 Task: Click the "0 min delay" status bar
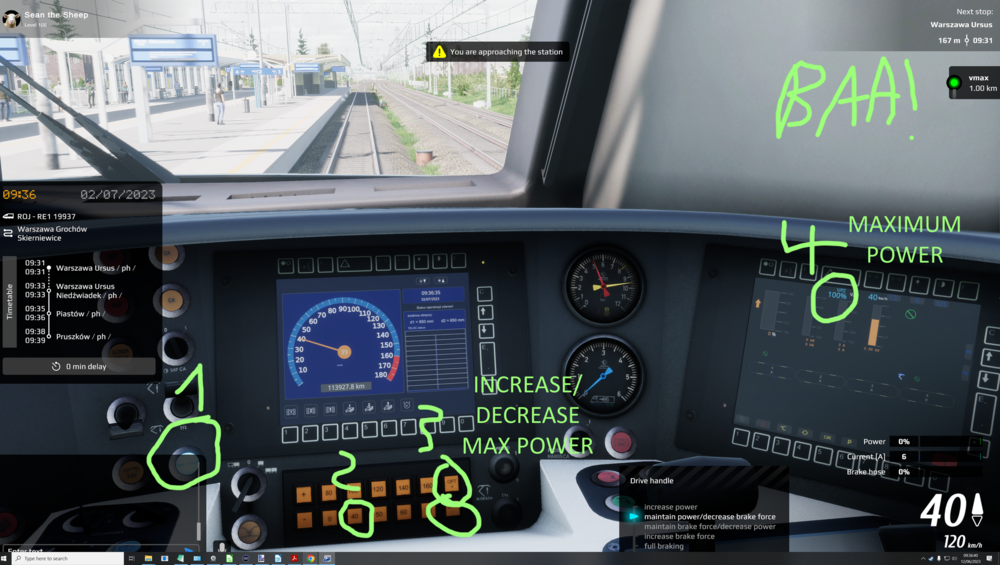point(78,367)
